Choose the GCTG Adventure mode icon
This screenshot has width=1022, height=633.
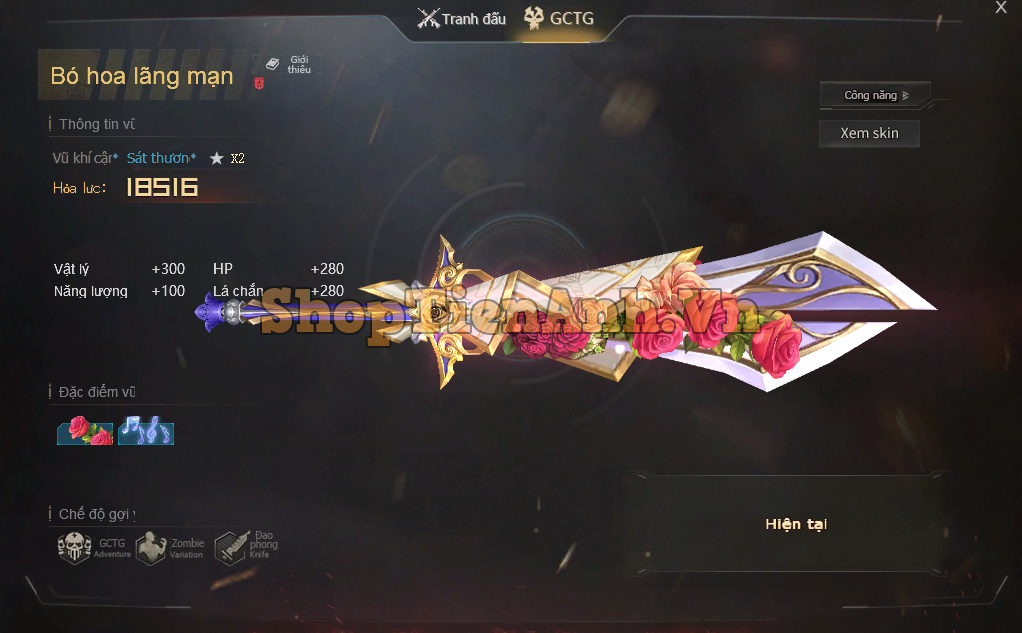click(x=75, y=548)
